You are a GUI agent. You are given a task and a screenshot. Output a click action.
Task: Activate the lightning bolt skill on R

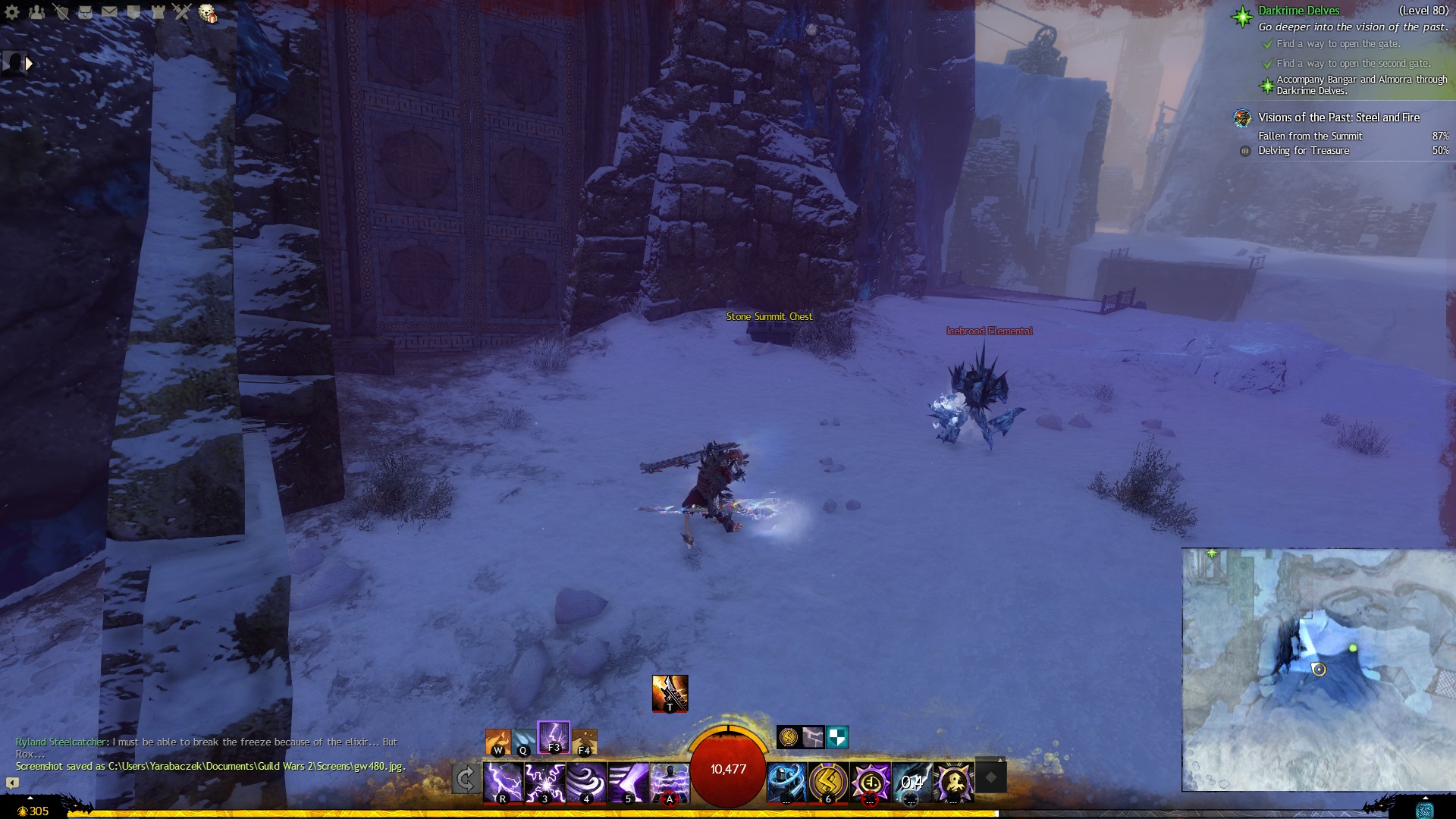point(503,782)
